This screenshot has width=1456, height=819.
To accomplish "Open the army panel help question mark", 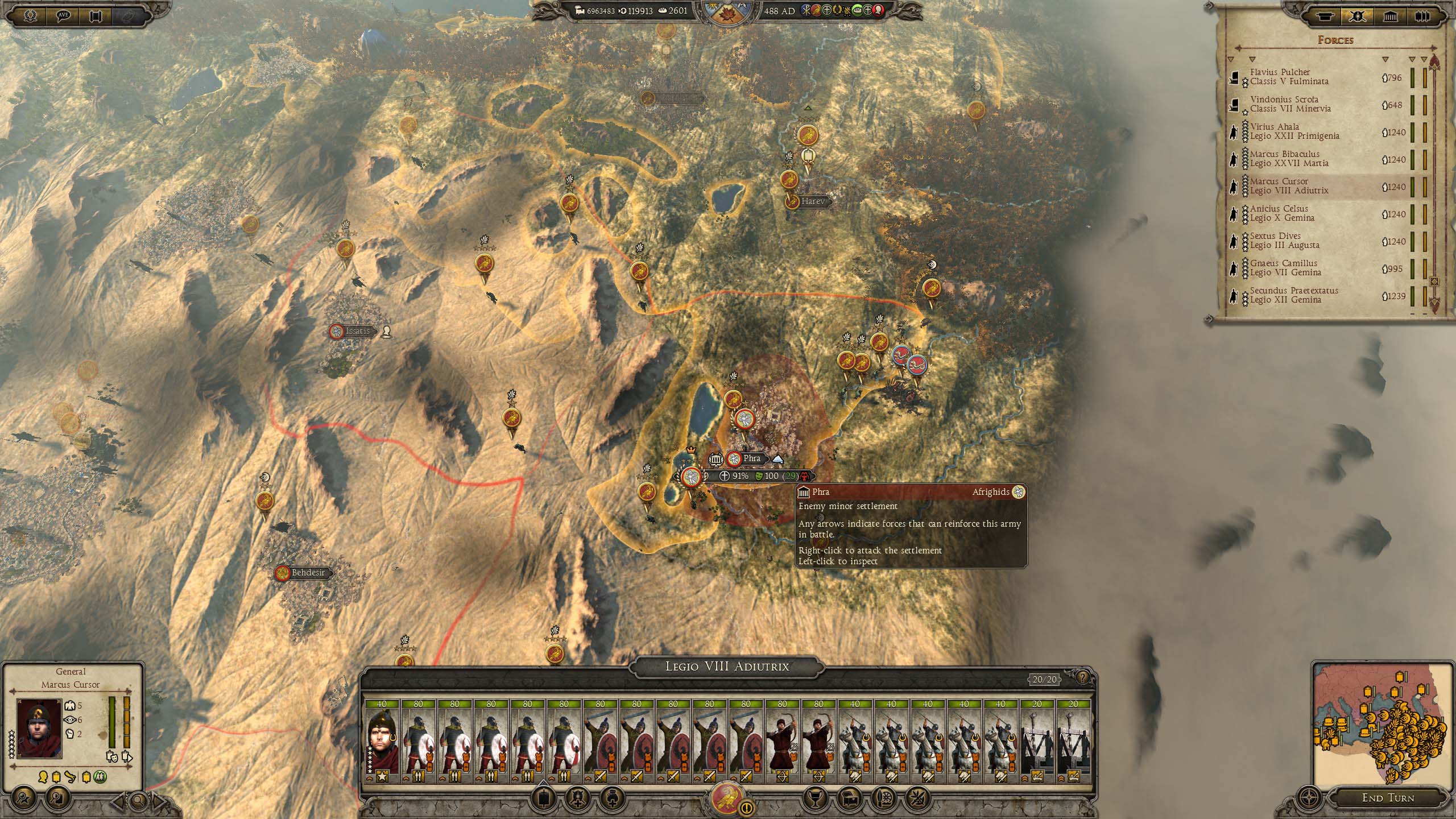I will pyautogui.click(x=1082, y=677).
